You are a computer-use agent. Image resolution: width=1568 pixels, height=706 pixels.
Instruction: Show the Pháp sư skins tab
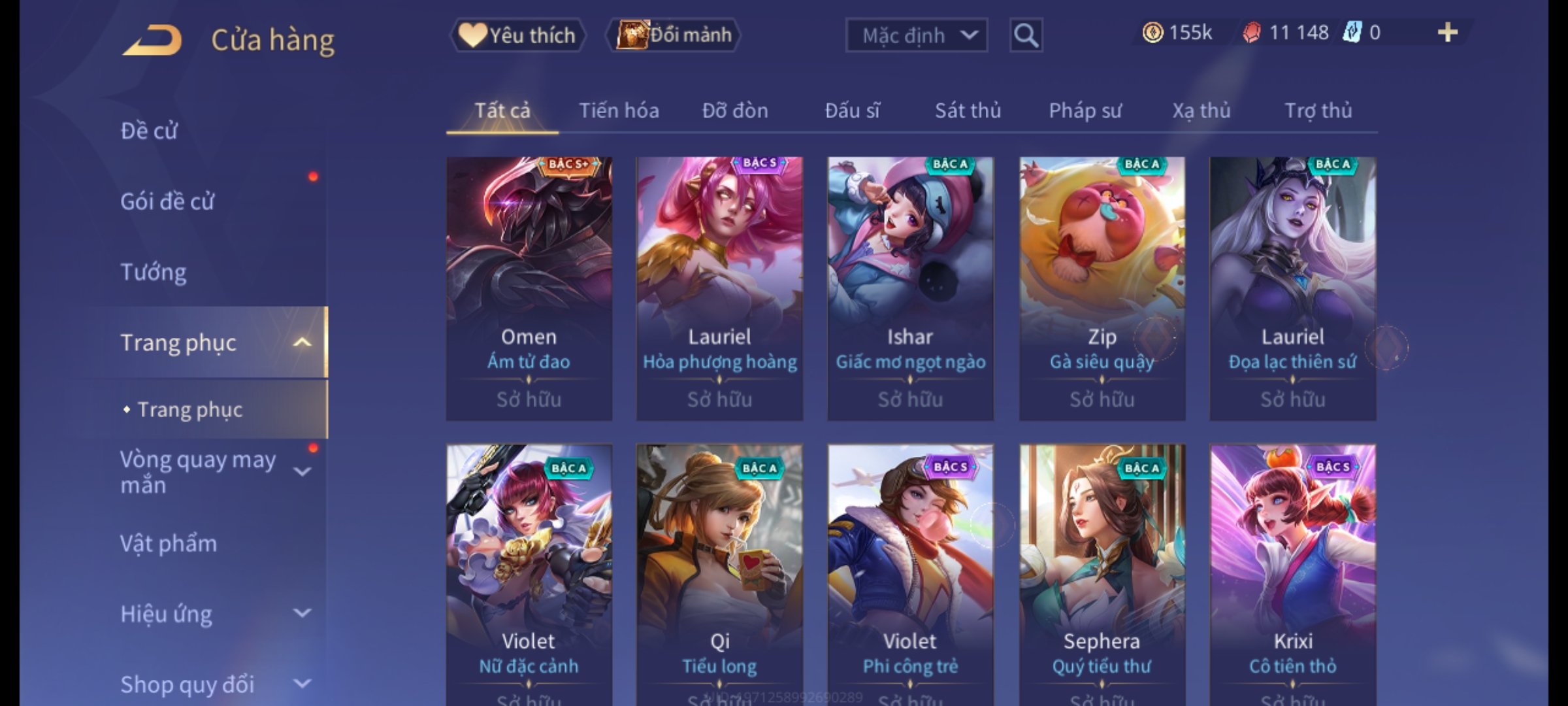(1085, 111)
